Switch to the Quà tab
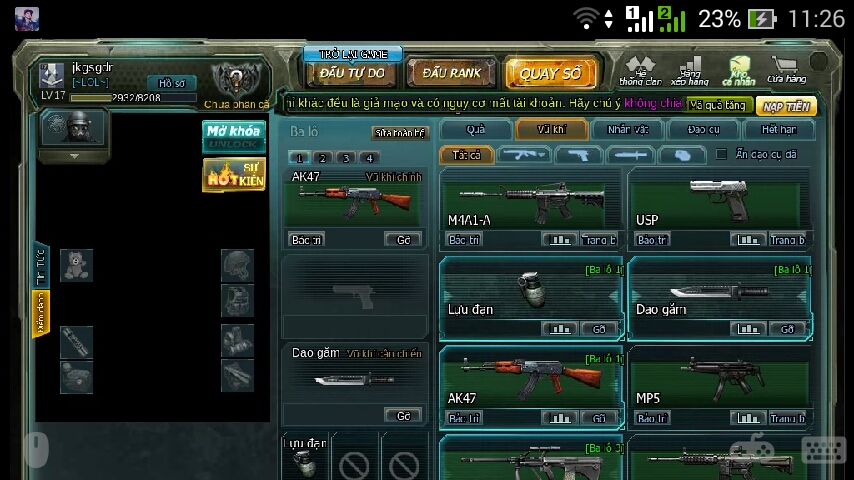 tap(475, 129)
